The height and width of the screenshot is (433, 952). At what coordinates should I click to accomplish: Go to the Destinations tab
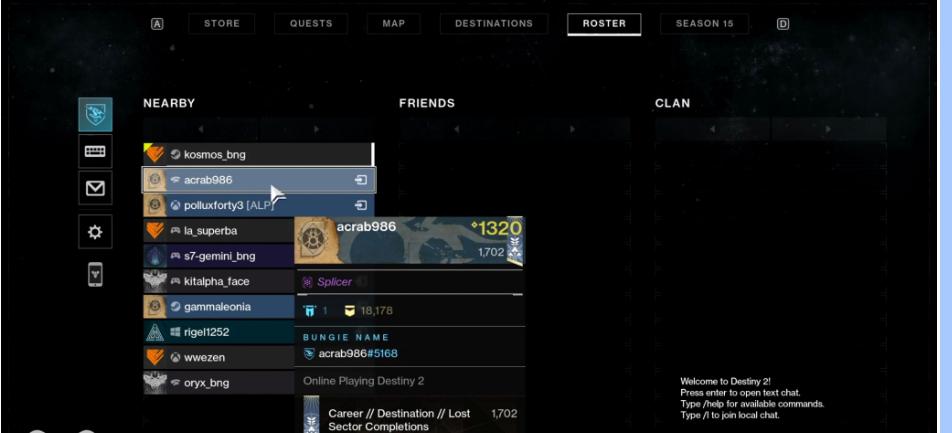click(x=494, y=24)
